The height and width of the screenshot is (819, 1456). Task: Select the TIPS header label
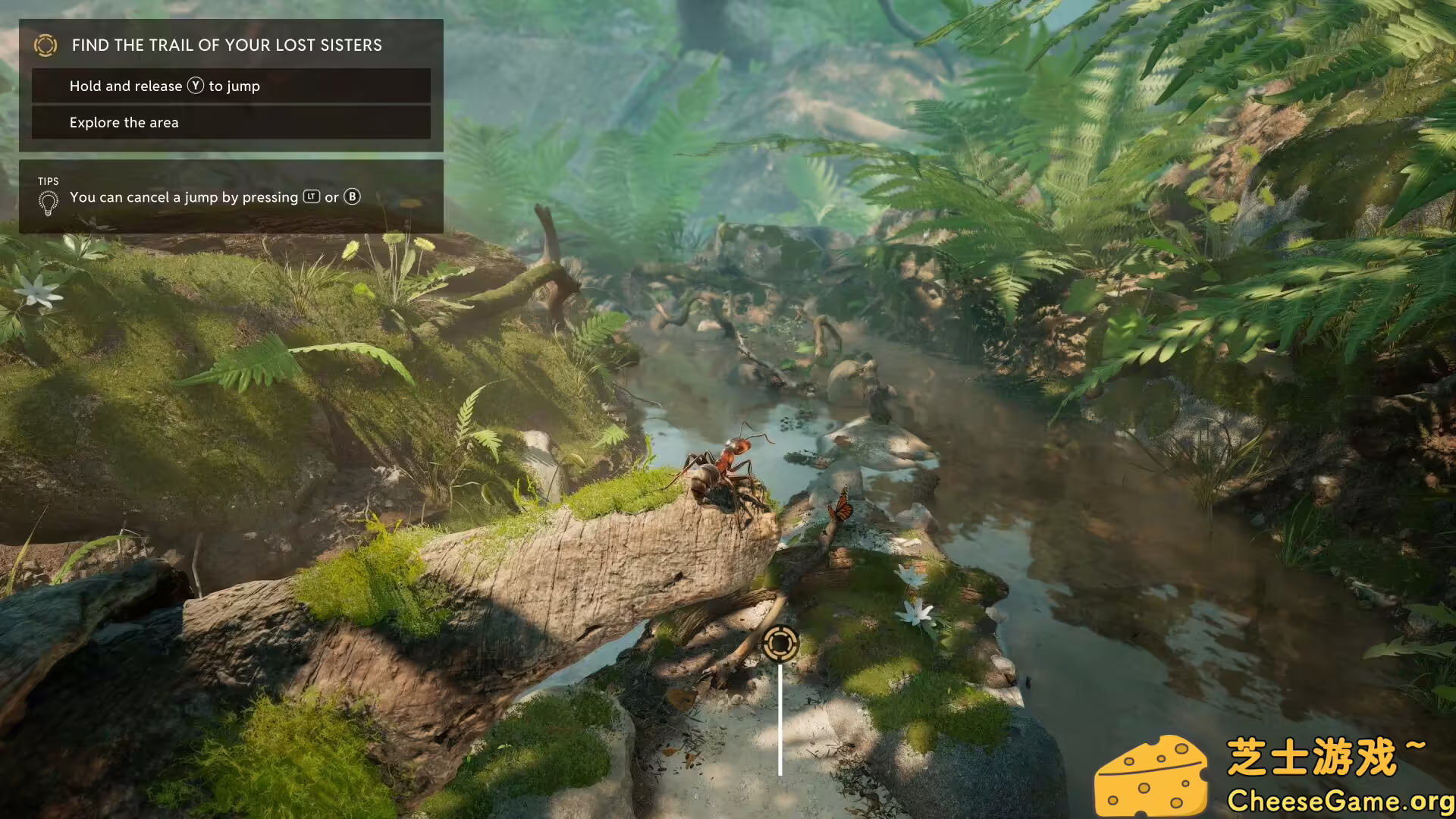pos(48,181)
